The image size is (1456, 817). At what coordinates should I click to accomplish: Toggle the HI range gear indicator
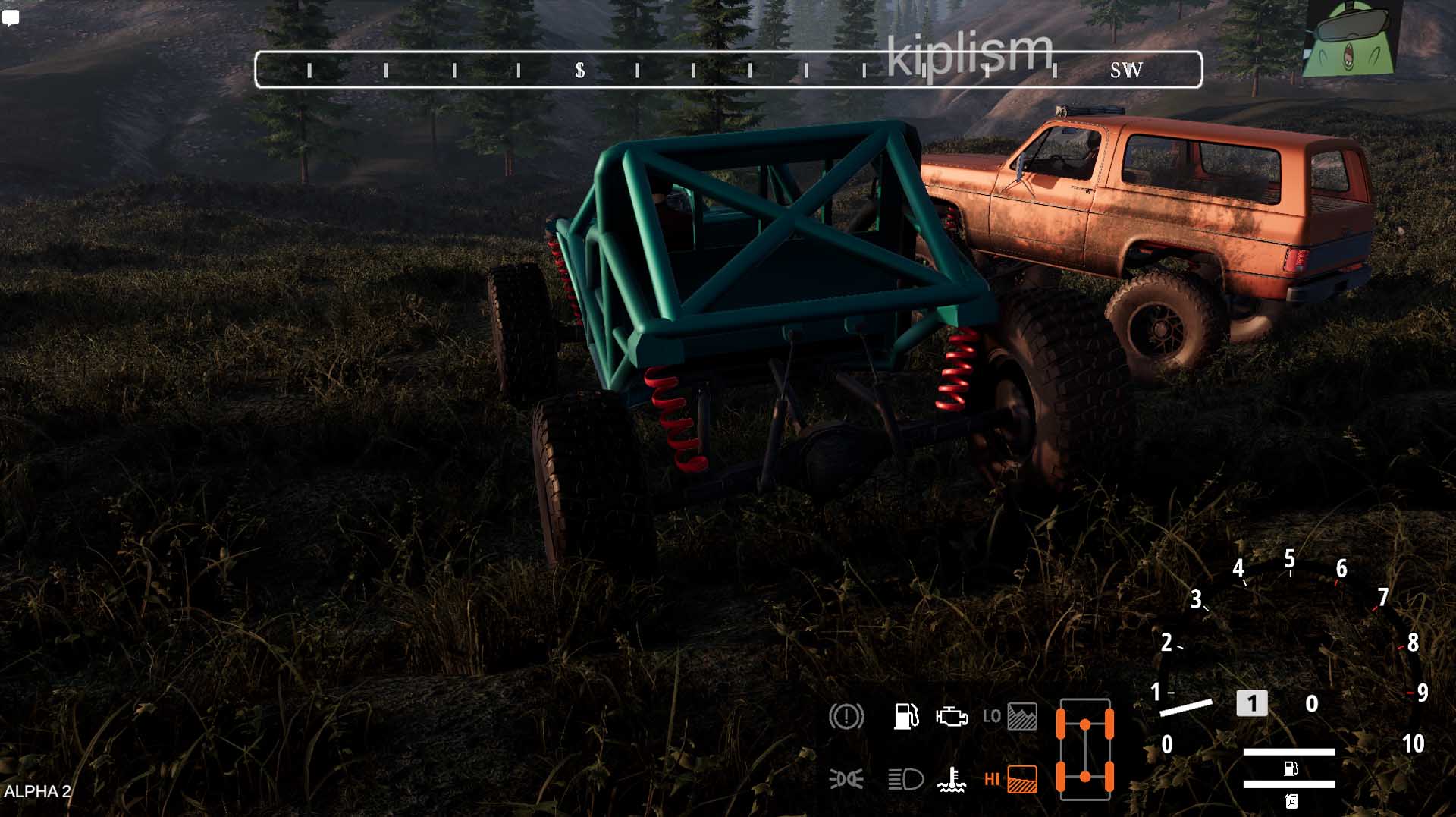(1010, 779)
